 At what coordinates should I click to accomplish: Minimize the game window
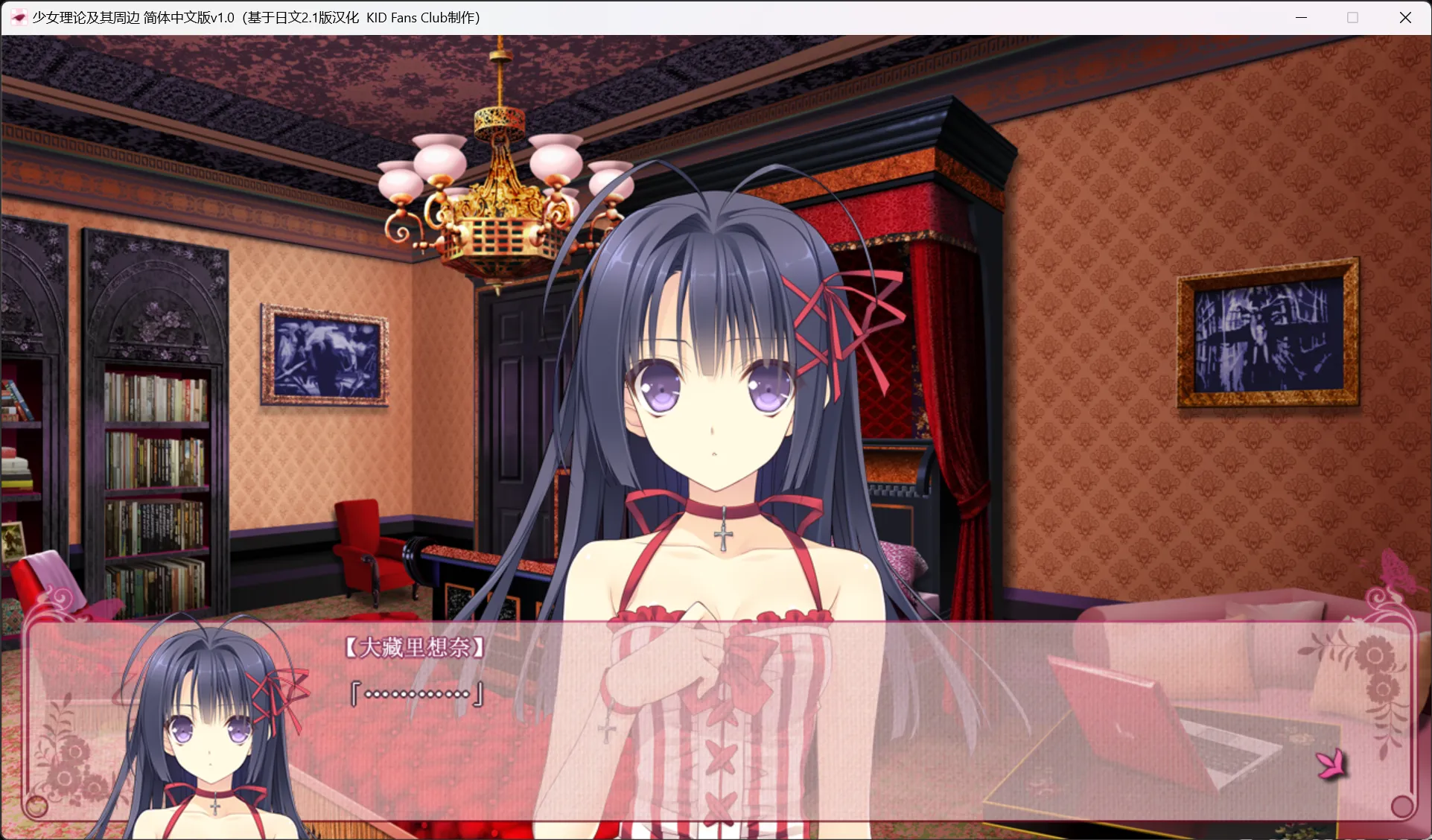tap(1300, 16)
